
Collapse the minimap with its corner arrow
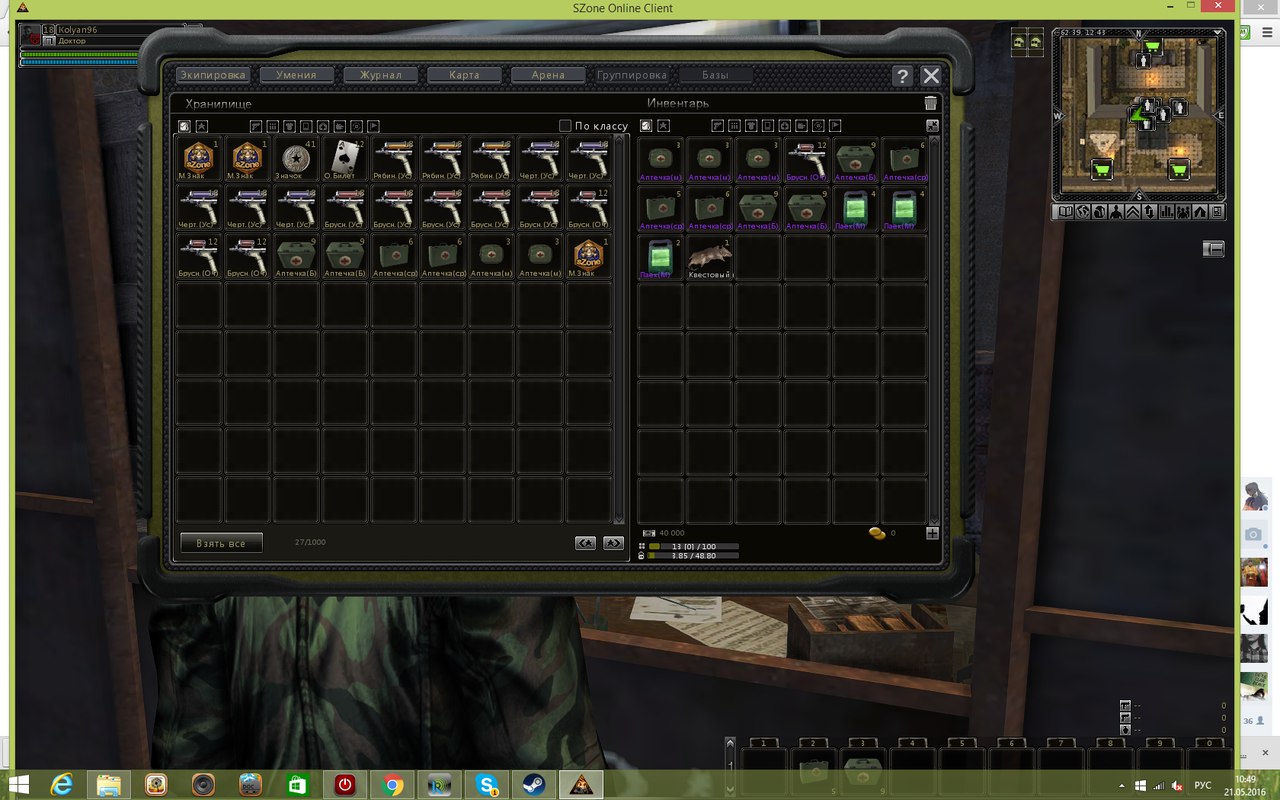coord(1218,33)
